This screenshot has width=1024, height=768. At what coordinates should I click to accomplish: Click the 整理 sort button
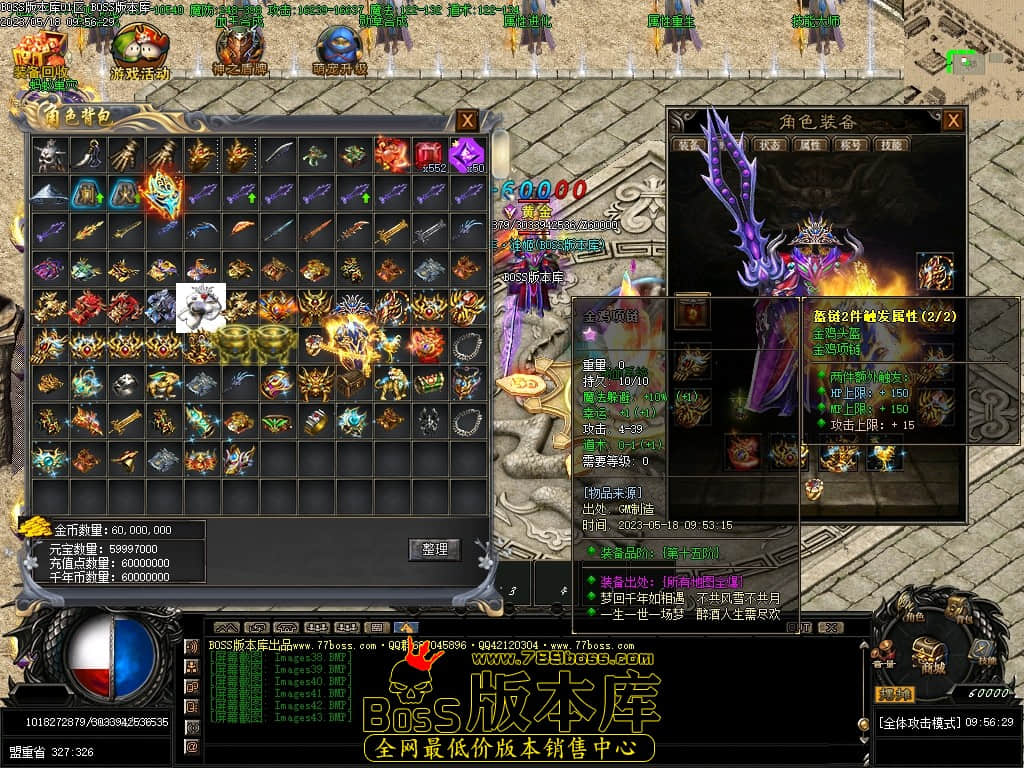(x=434, y=549)
